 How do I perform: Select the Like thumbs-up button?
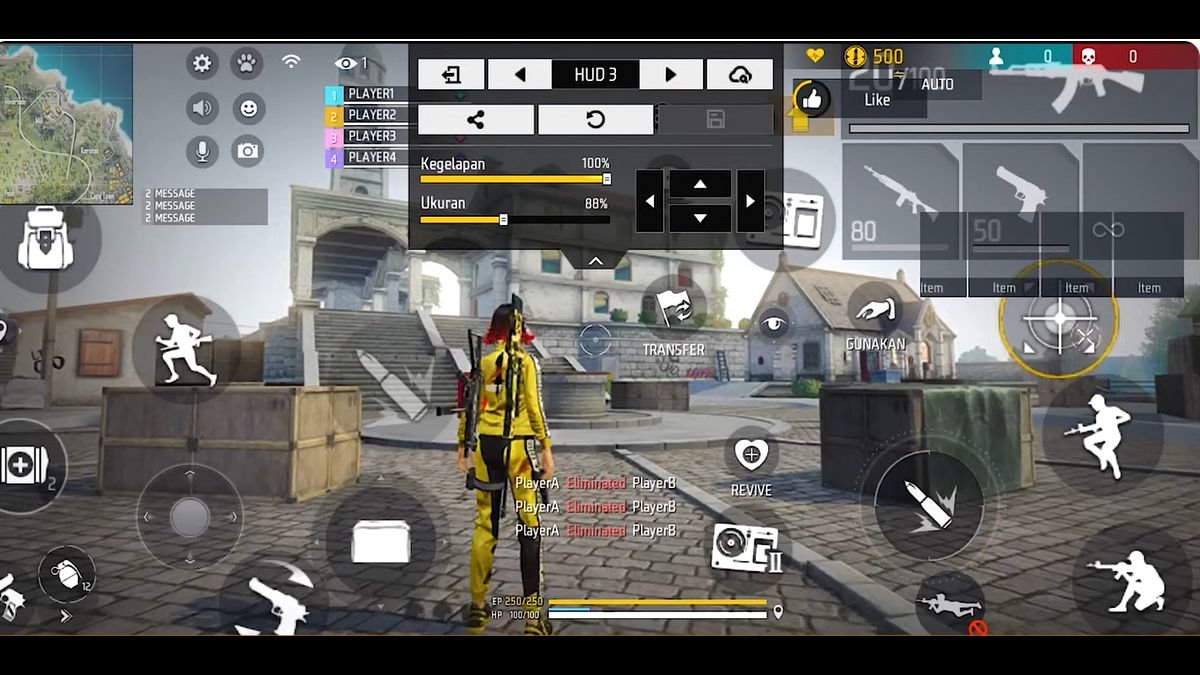point(813,99)
